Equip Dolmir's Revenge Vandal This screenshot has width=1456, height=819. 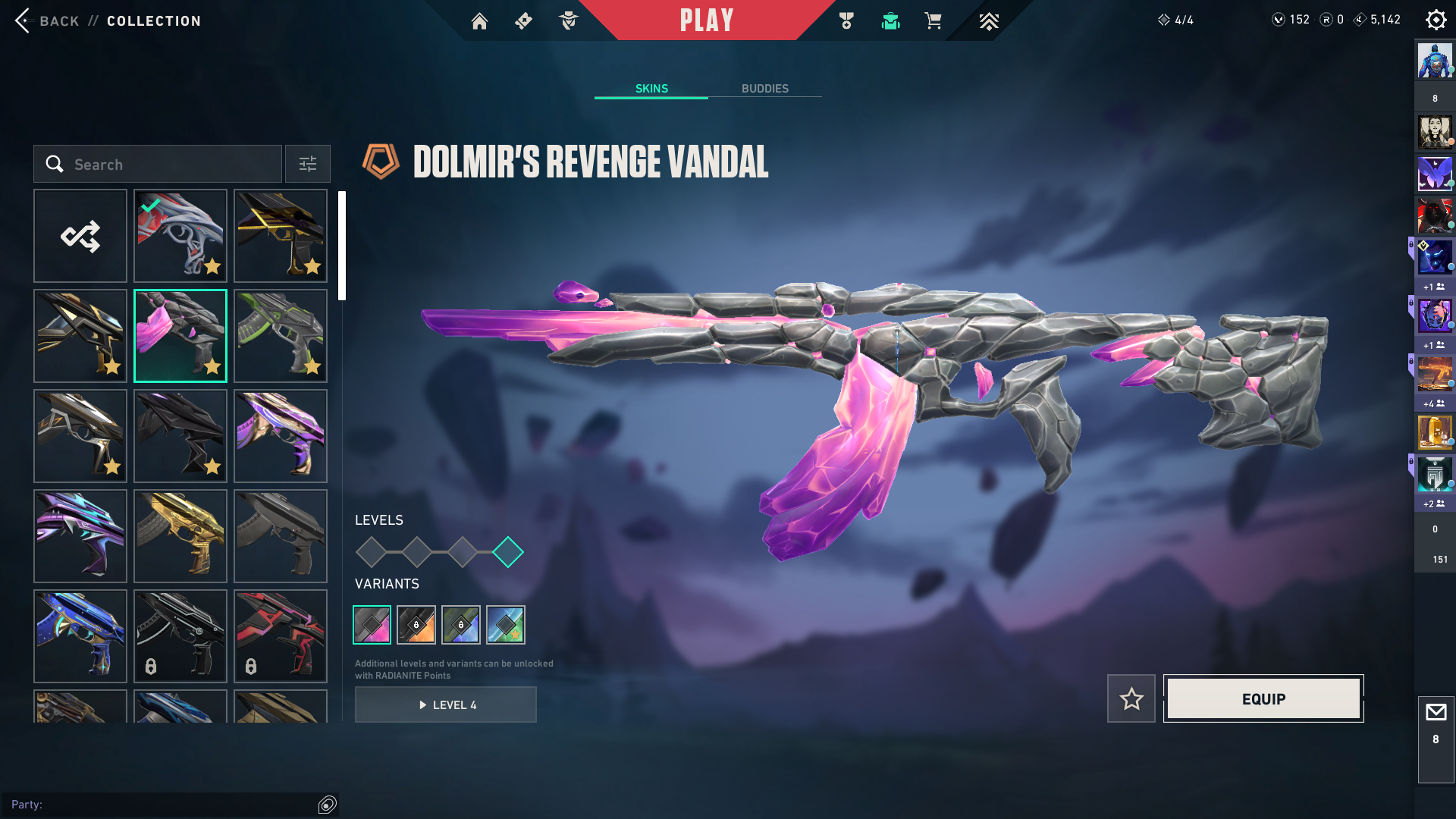(1263, 698)
